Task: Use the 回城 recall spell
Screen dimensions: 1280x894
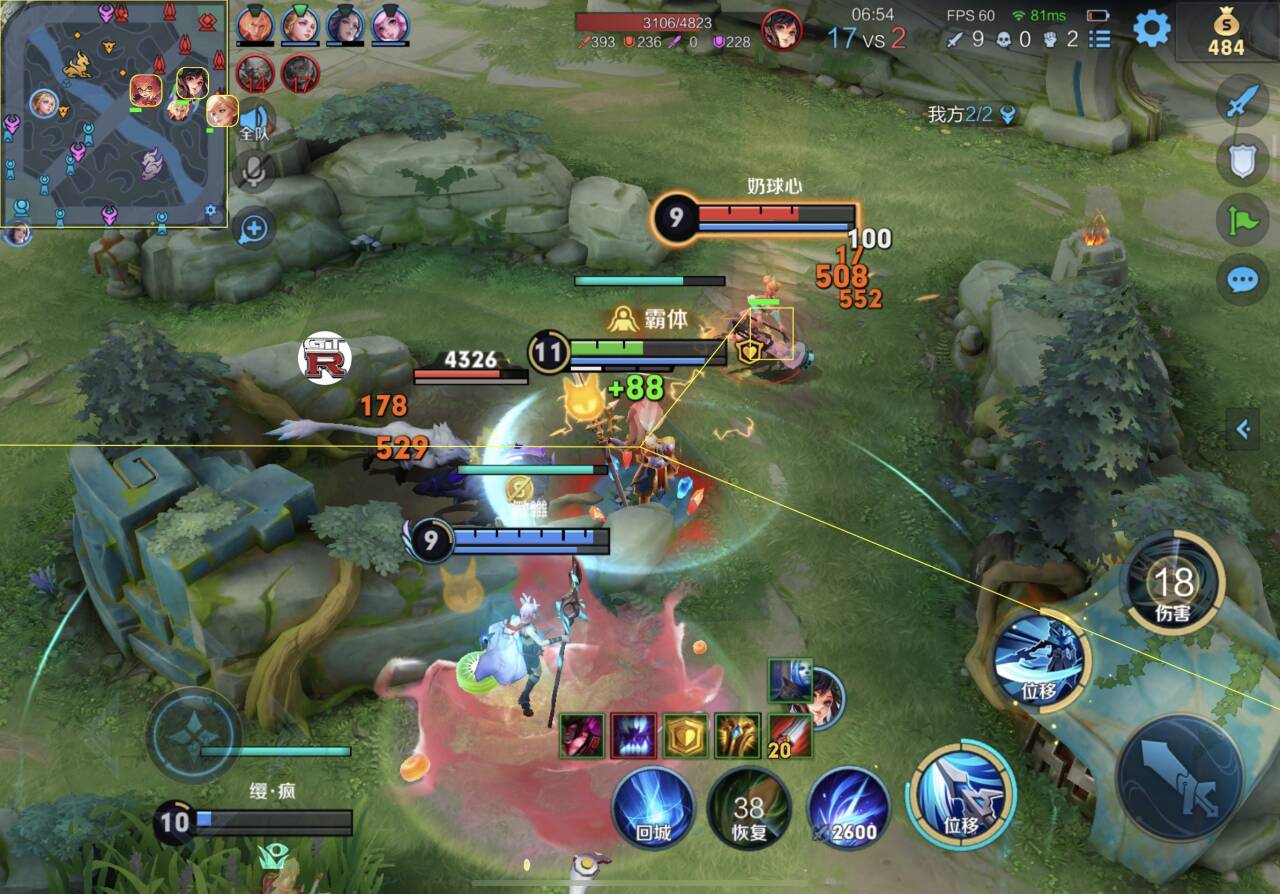Action: [x=653, y=806]
